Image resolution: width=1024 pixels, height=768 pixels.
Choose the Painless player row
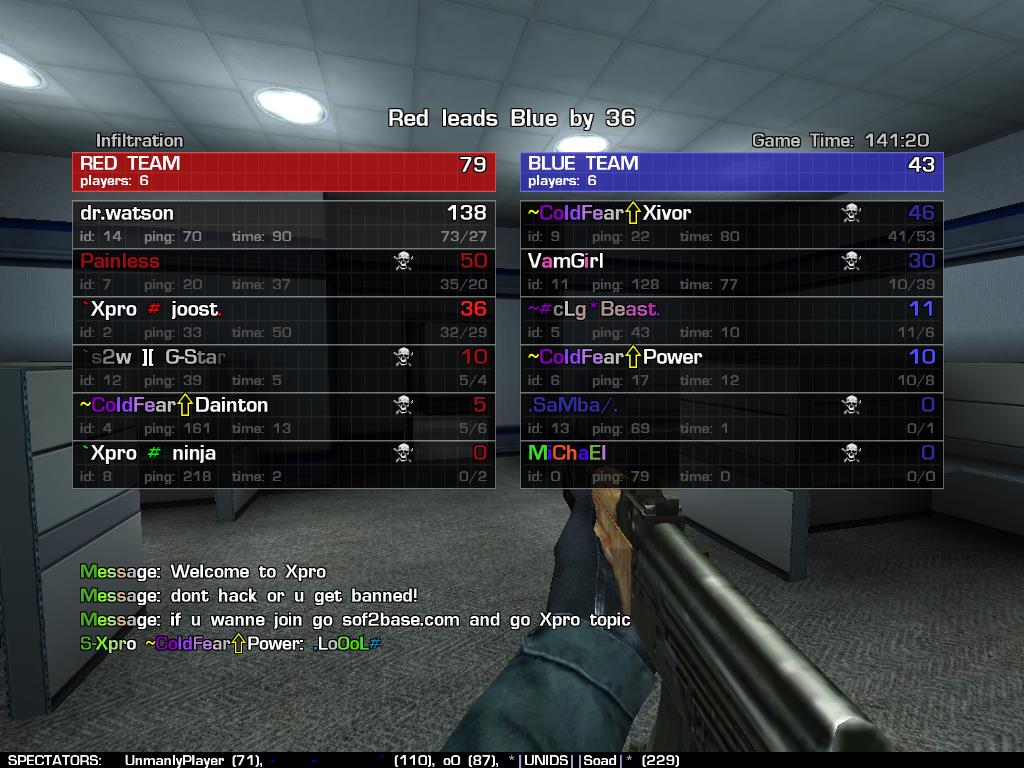(283, 272)
